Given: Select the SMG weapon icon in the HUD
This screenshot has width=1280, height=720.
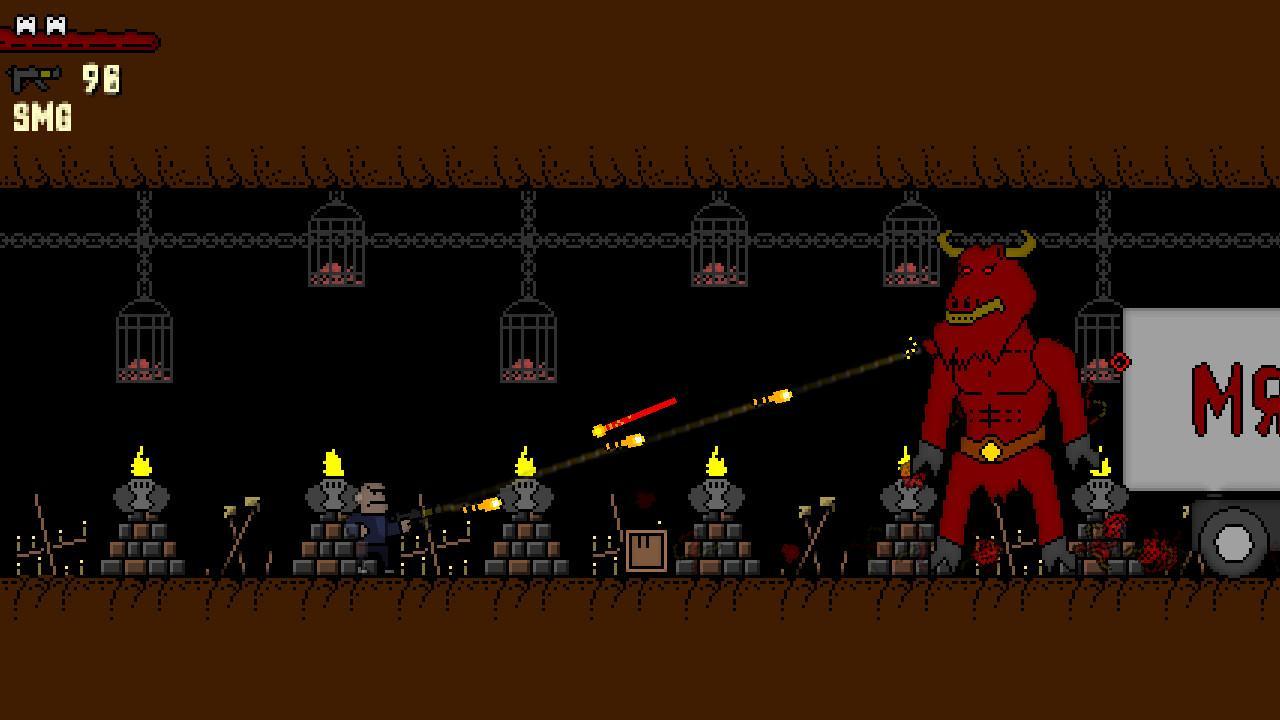Looking at the screenshot, I should tap(33, 76).
